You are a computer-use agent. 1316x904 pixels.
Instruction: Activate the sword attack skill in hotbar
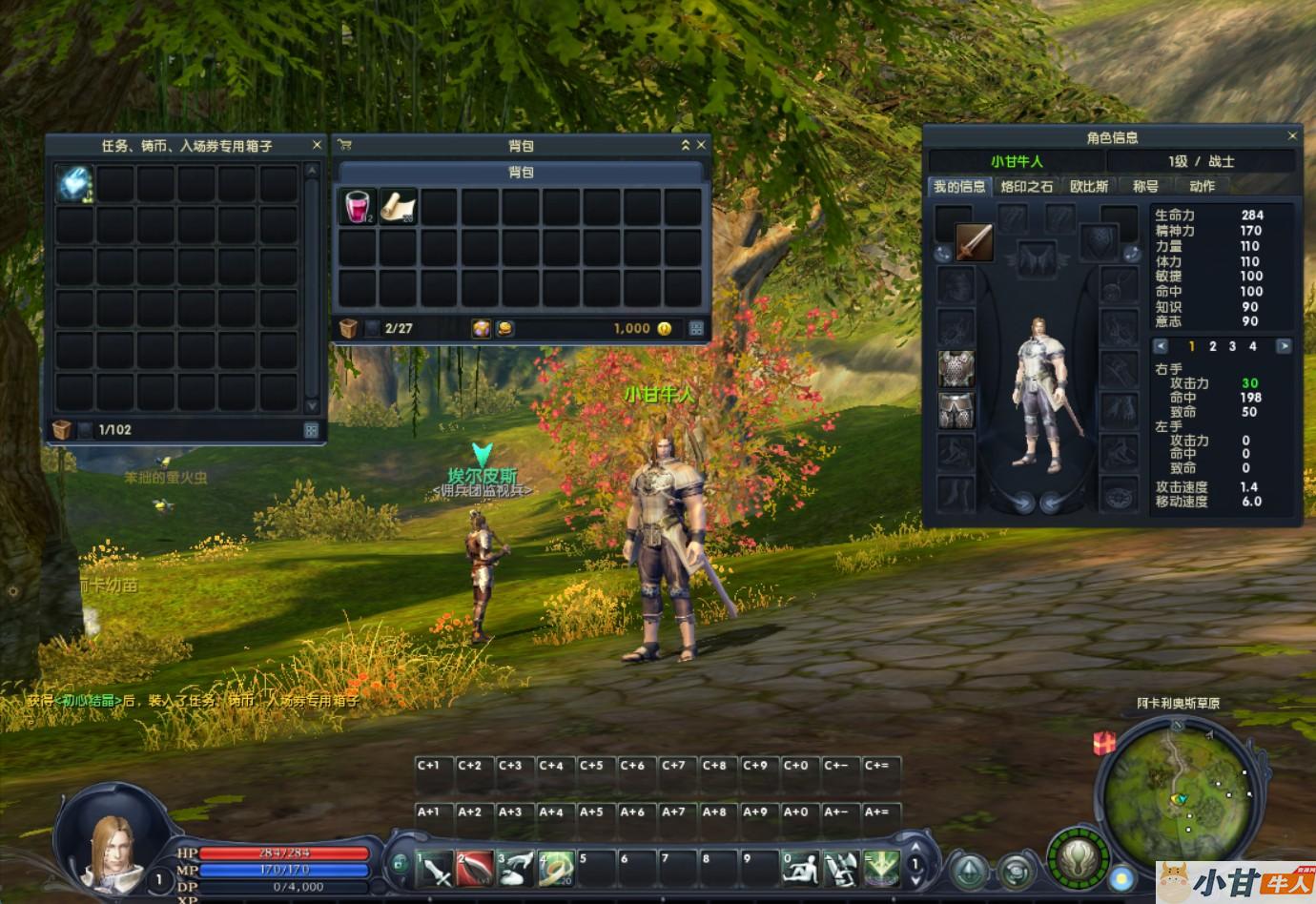435,869
